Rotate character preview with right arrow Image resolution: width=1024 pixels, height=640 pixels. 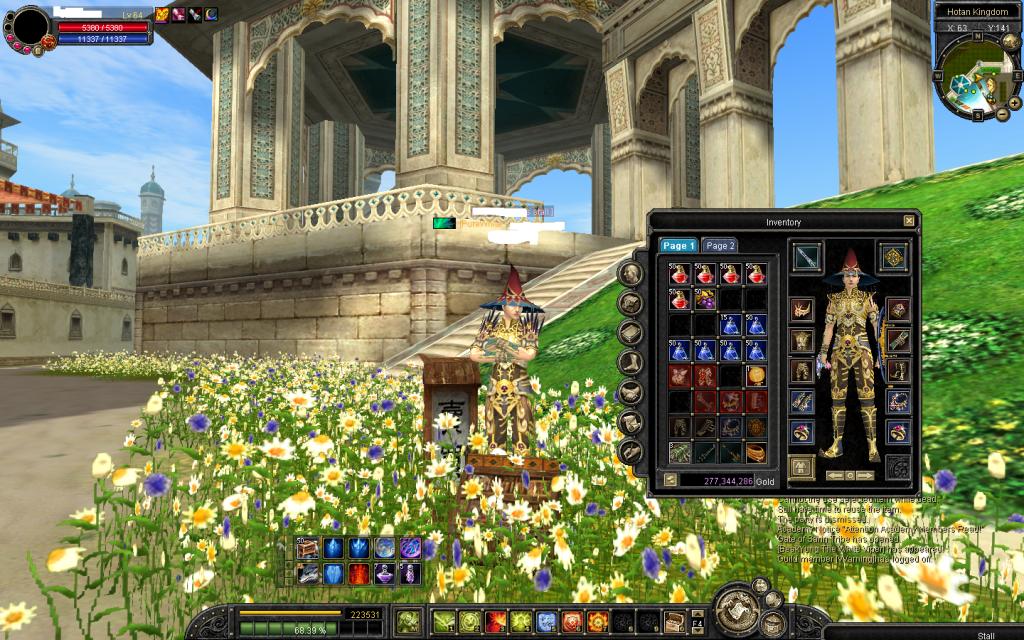coord(863,475)
